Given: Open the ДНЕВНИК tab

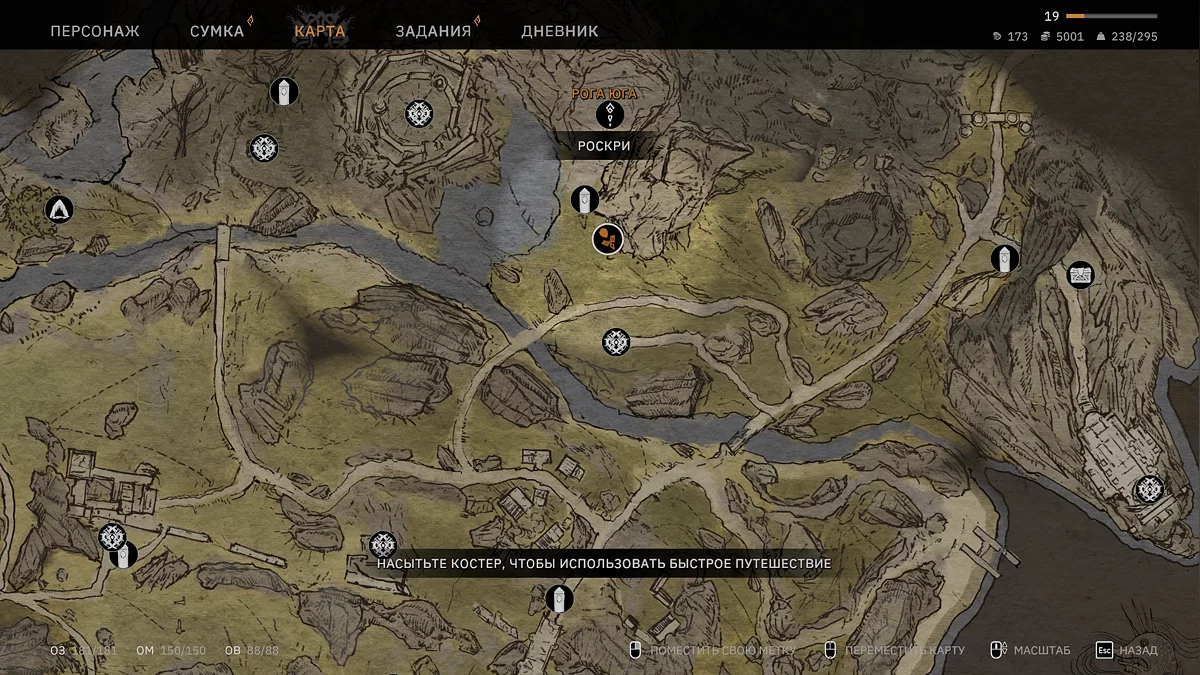Looking at the screenshot, I should pos(560,31).
